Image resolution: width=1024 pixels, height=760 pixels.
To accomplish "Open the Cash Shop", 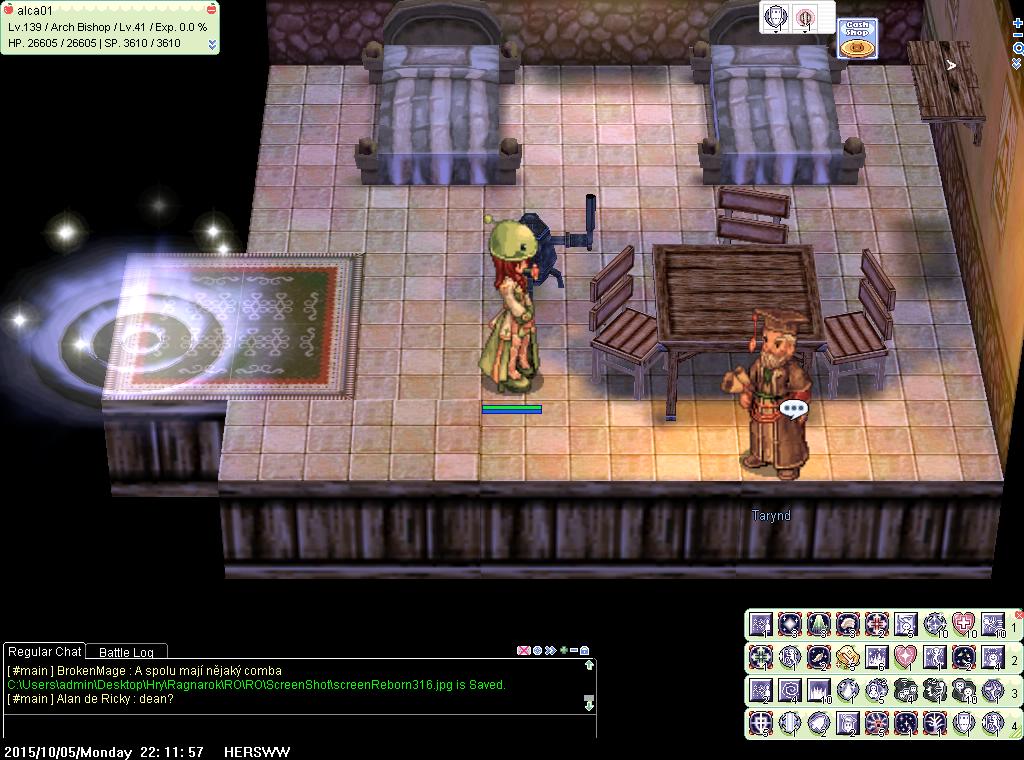I will click(x=857, y=39).
